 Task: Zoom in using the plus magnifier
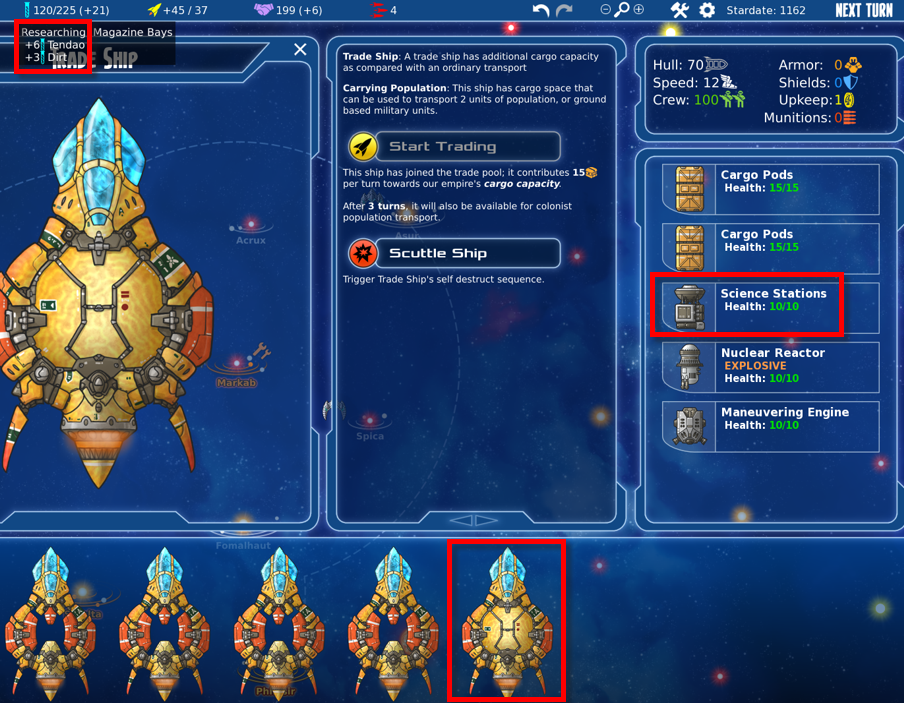pyautogui.click(x=638, y=10)
